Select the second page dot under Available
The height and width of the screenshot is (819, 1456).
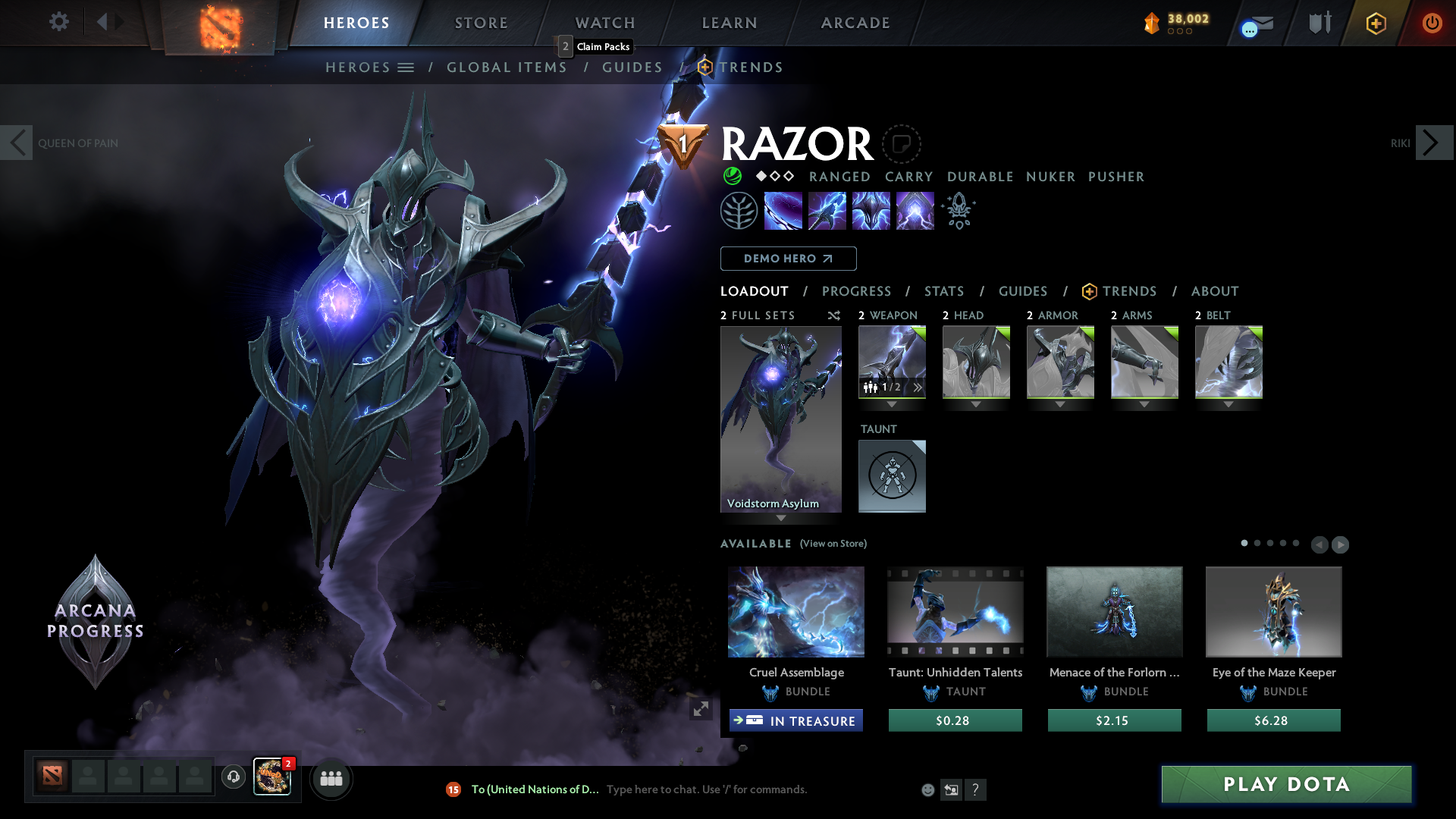1257,544
